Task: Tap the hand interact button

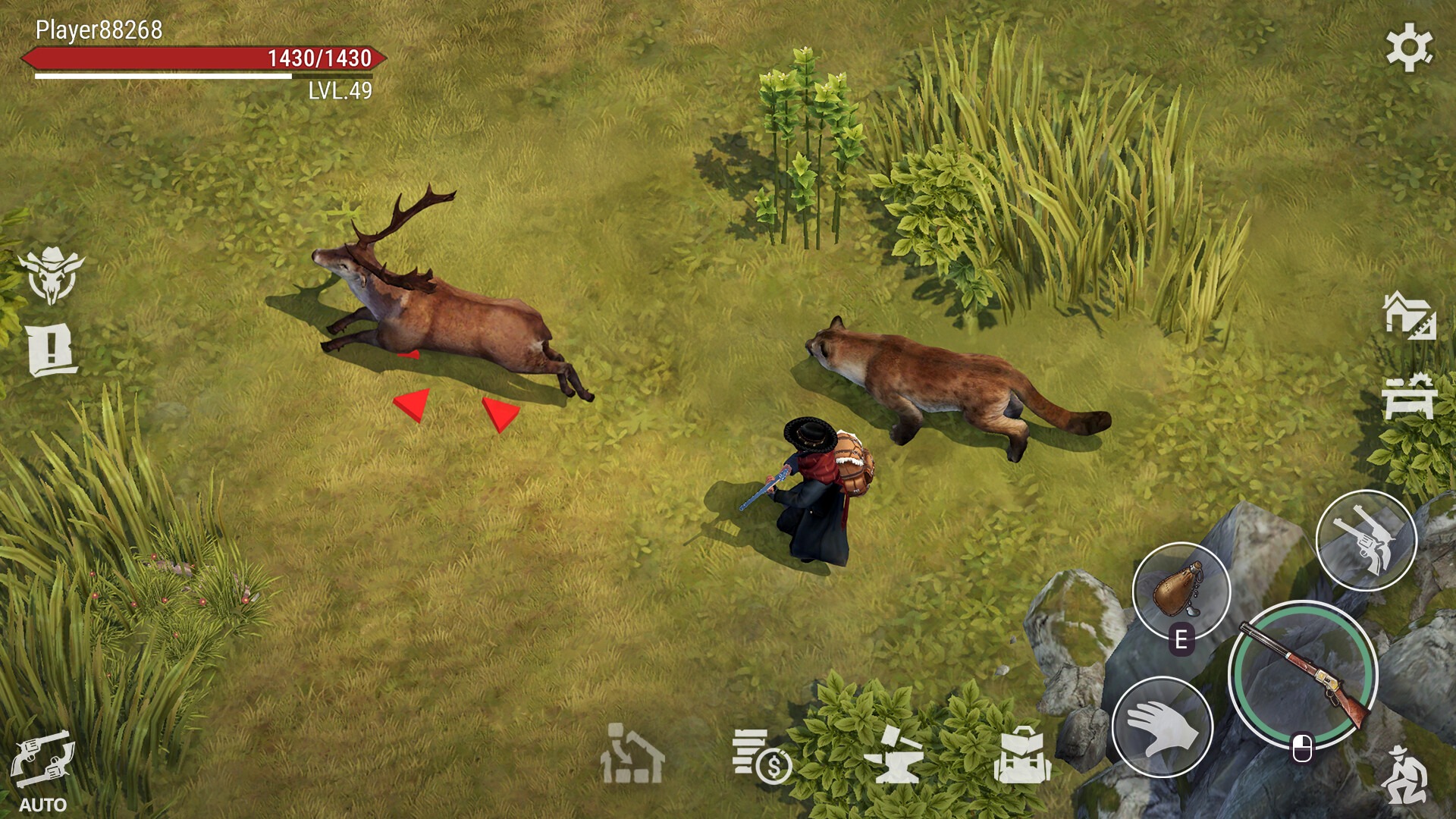Action: click(x=1162, y=726)
